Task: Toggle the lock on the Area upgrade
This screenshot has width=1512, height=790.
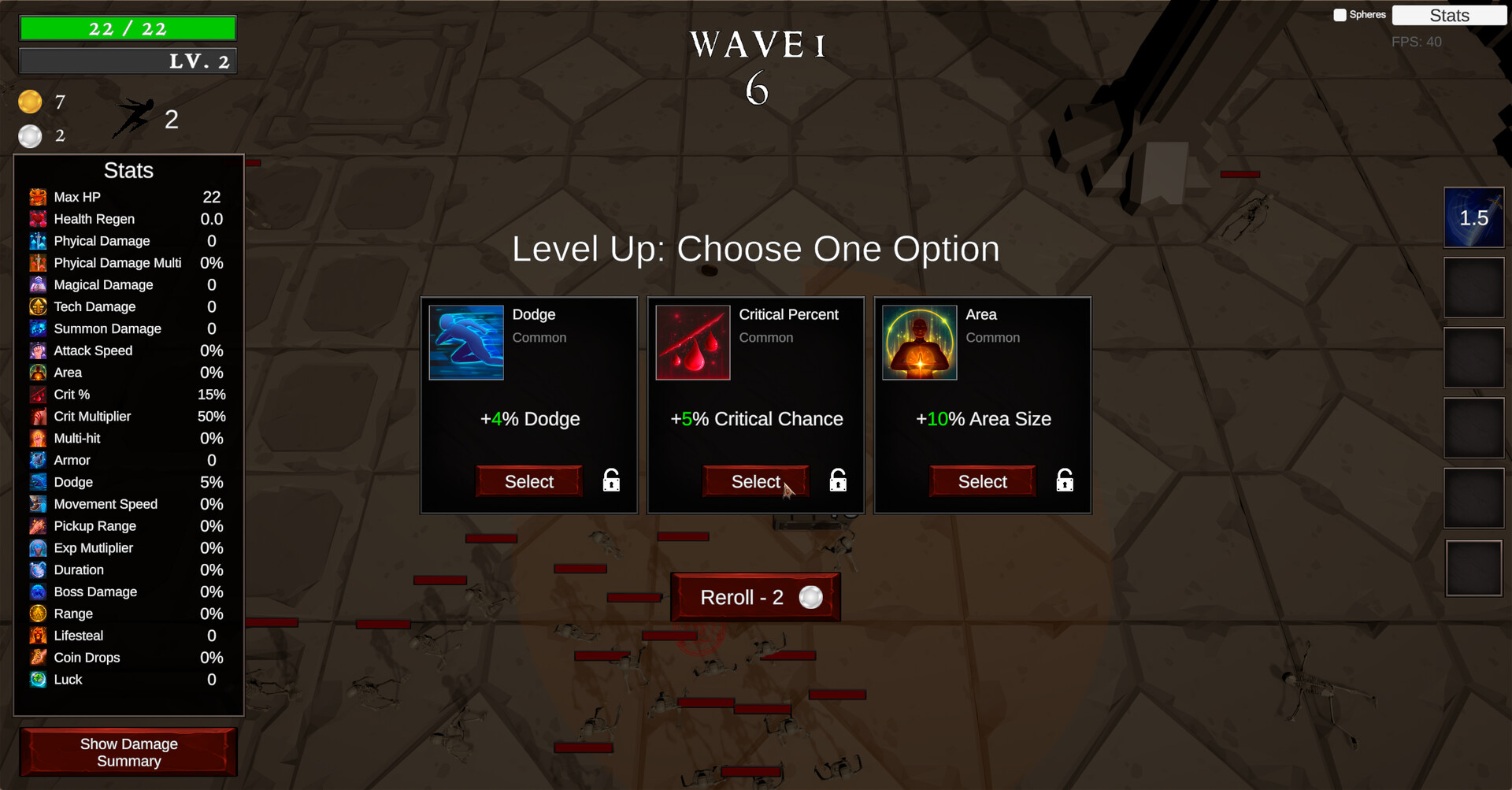Action: tap(1064, 480)
